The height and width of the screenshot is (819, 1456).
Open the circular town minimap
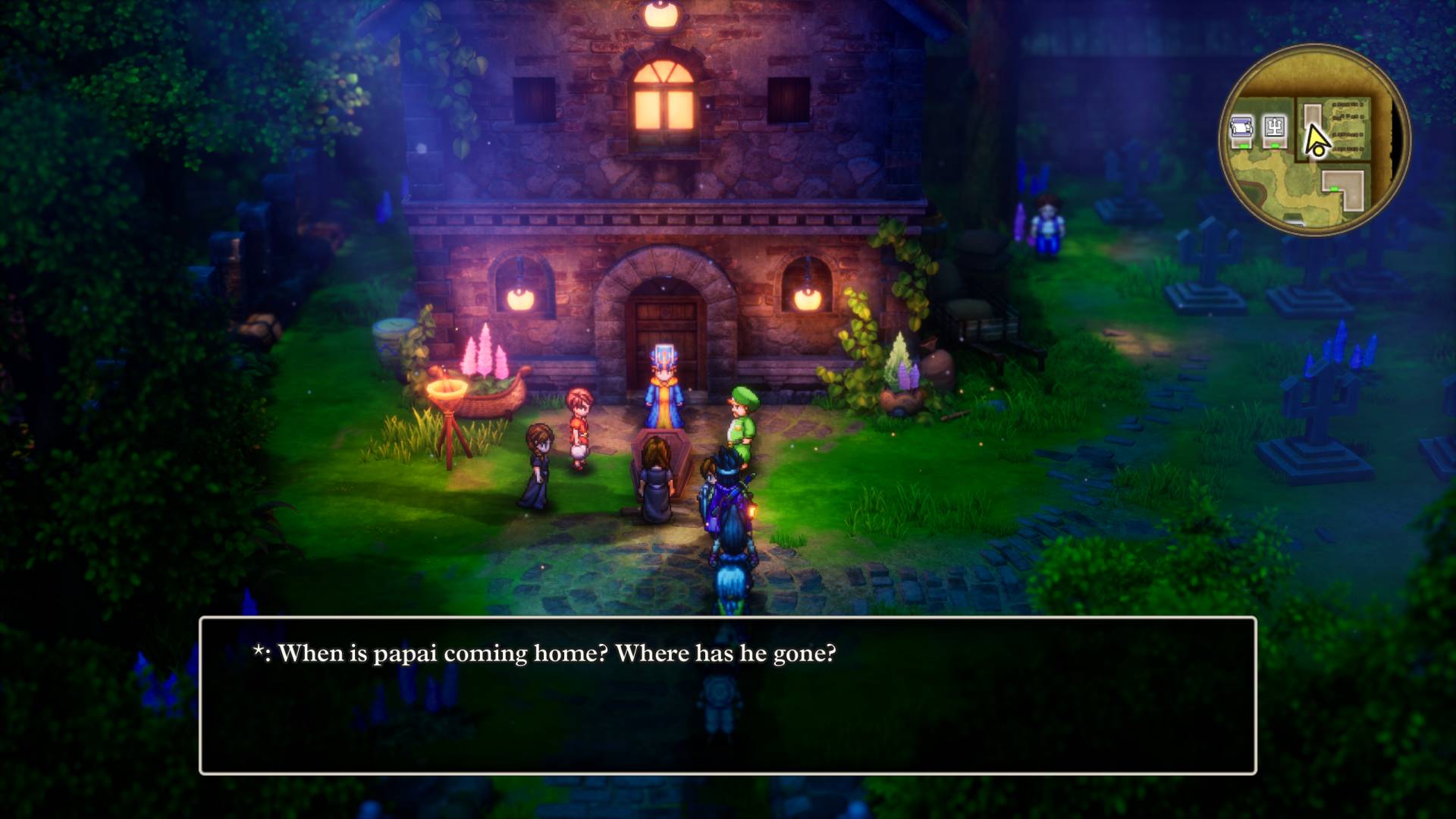pyautogui.click(x=1314, y=140)
